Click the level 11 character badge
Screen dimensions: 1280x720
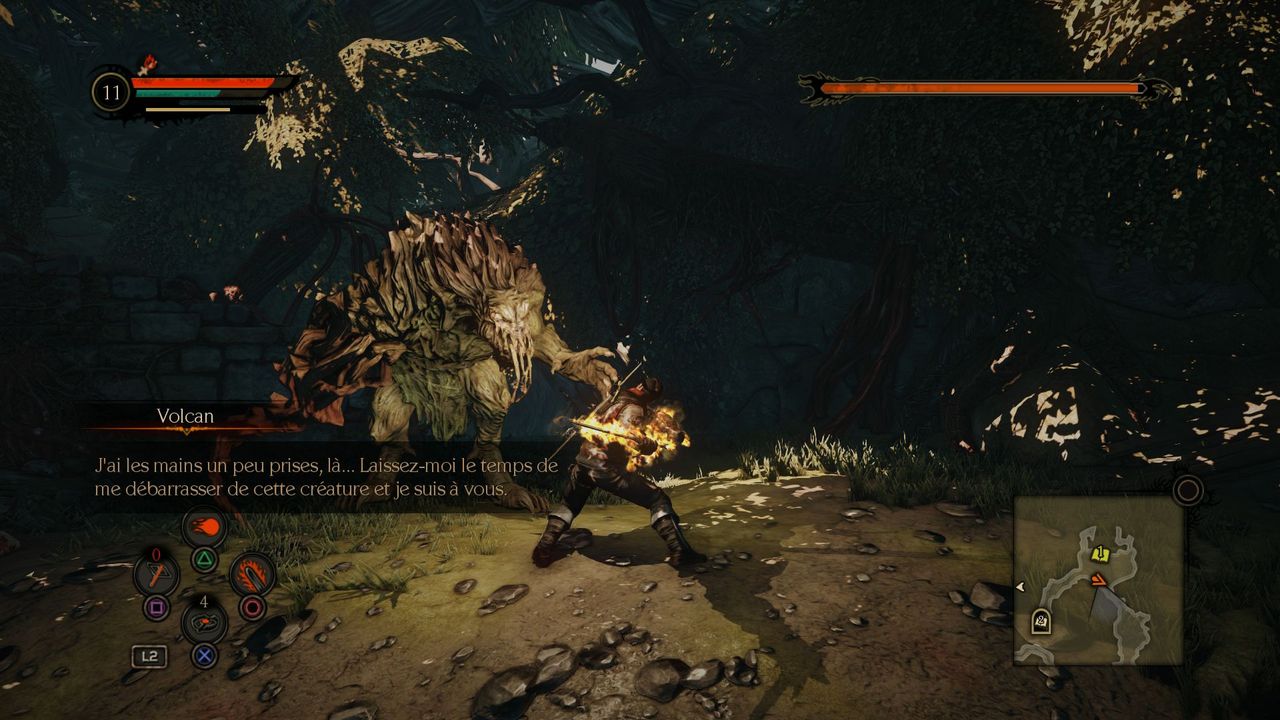click(111, 93)
